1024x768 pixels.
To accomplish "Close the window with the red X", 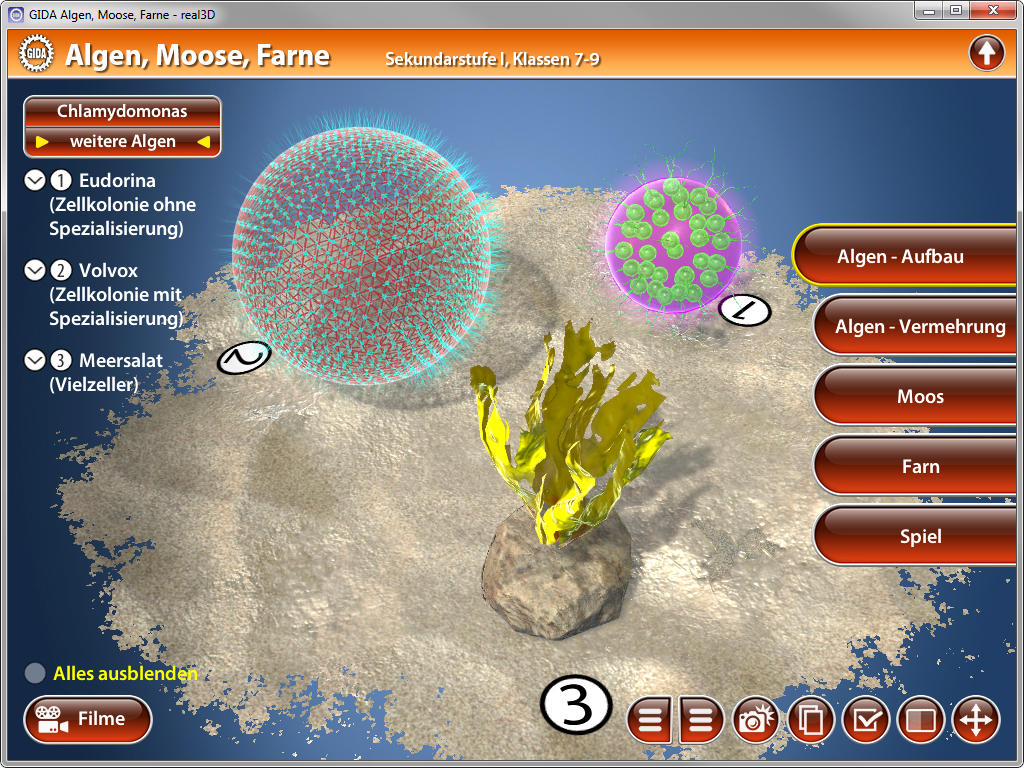I will (990, 11).
